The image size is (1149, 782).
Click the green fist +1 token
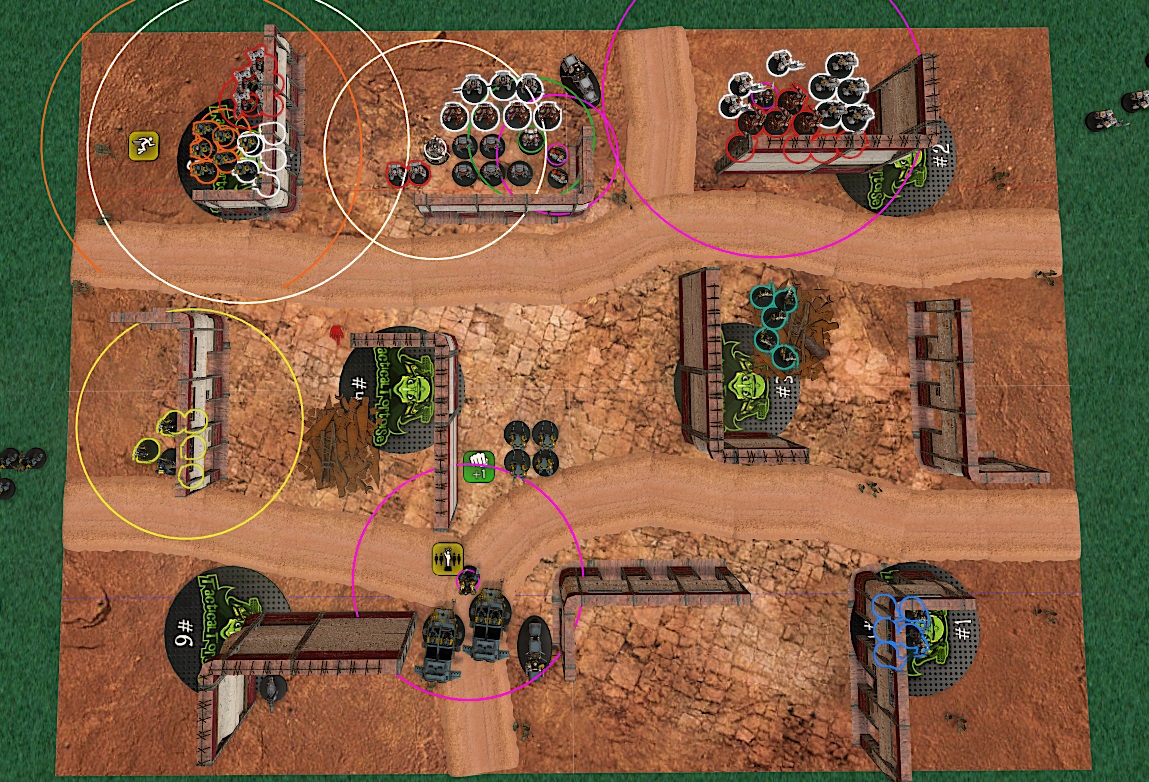tap(479, 465)
